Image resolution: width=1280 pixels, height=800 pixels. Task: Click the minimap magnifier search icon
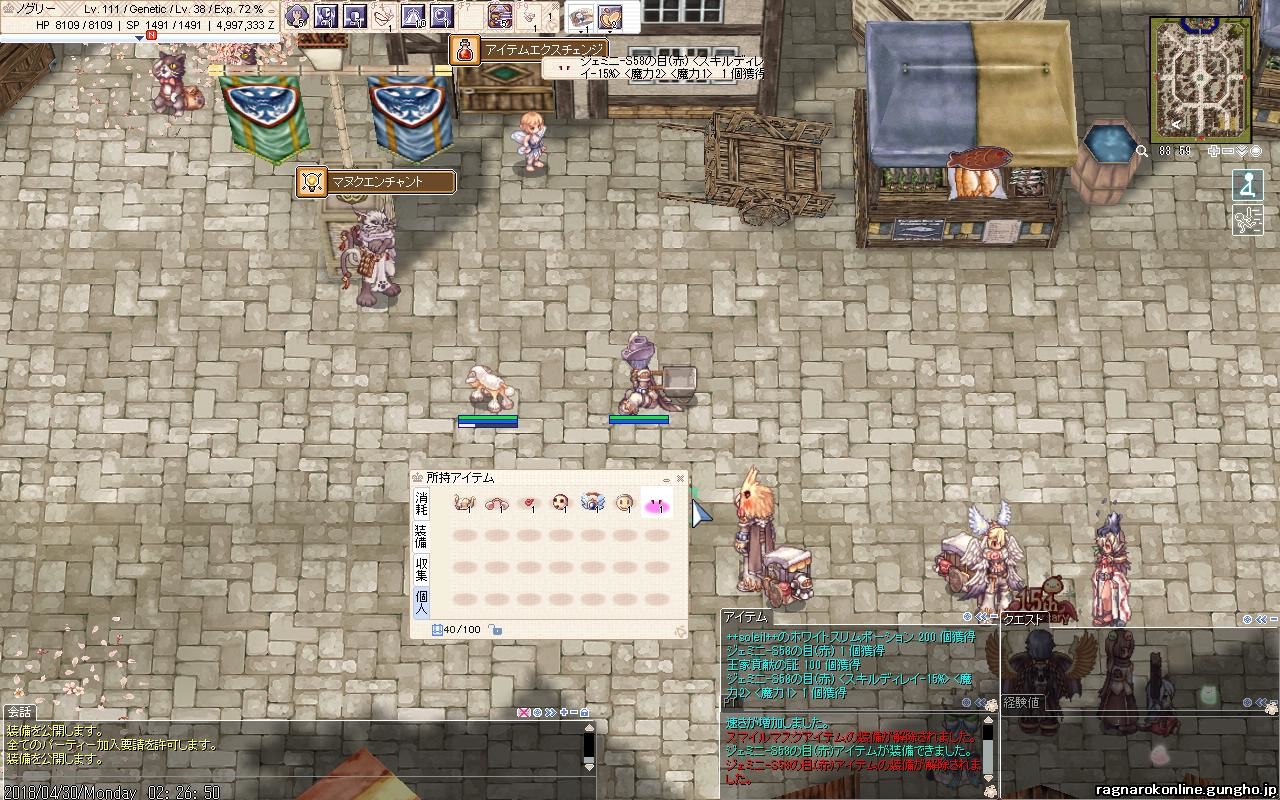coord(1142,151)
